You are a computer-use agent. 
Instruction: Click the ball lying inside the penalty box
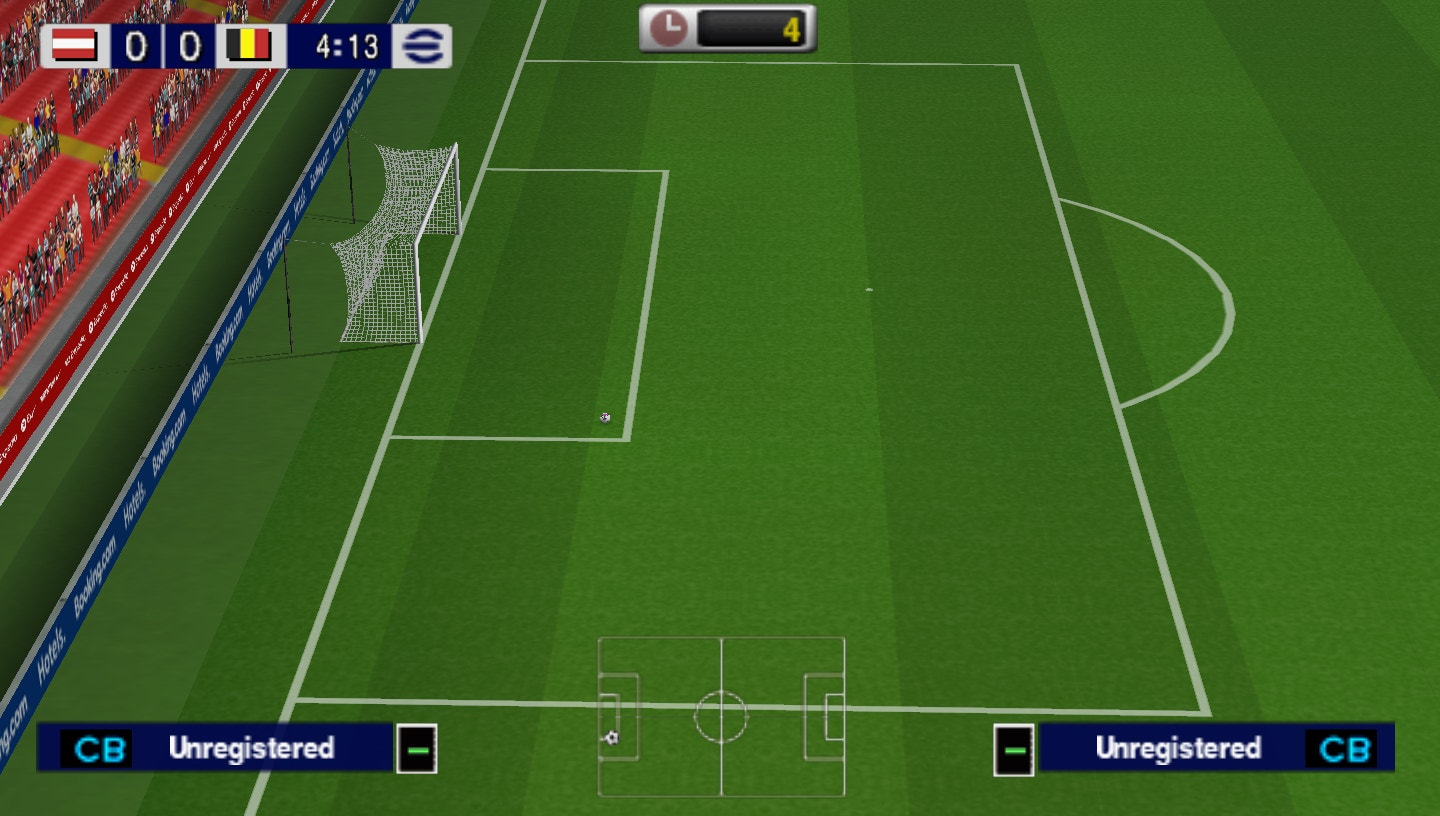604,418
